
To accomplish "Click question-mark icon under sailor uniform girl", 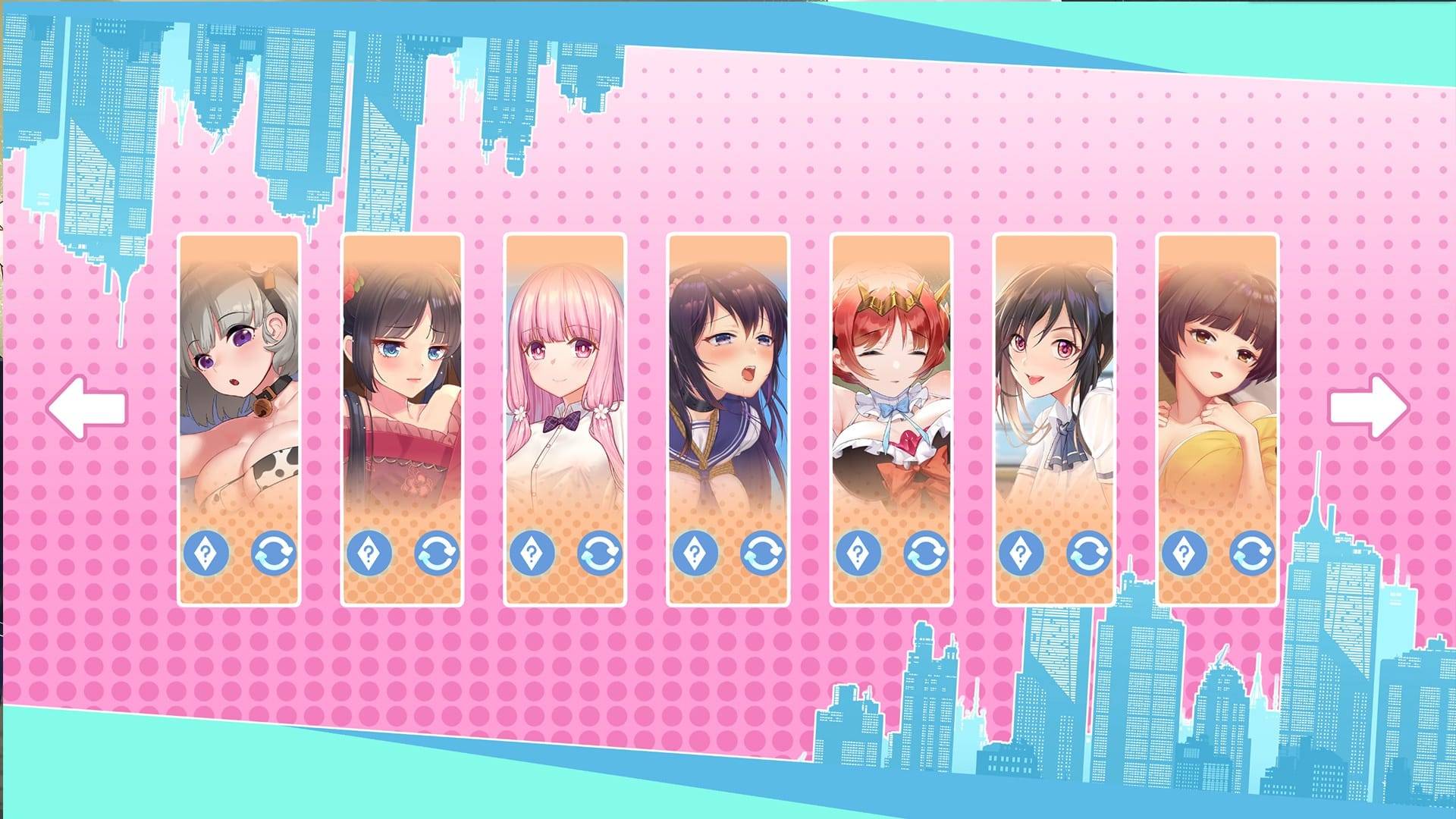I will tap(695, 553).
